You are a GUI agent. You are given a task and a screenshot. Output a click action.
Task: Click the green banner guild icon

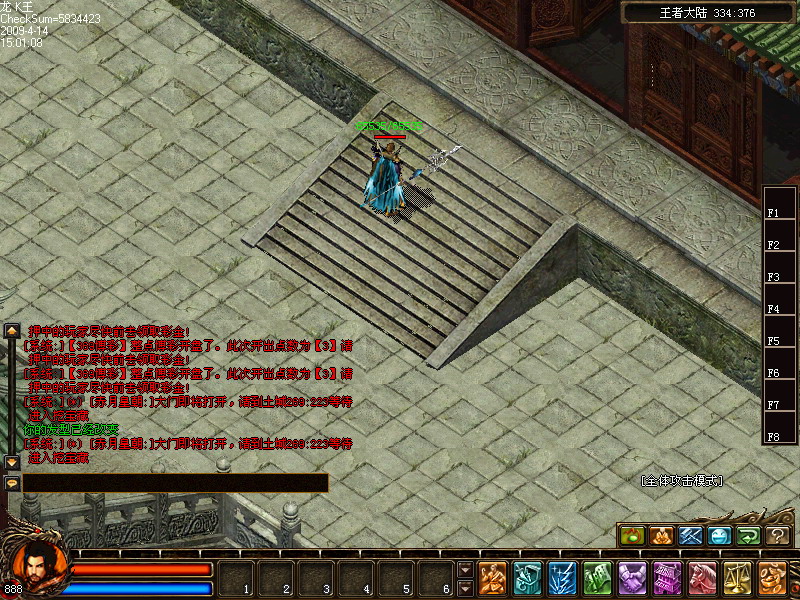[597, 578]
